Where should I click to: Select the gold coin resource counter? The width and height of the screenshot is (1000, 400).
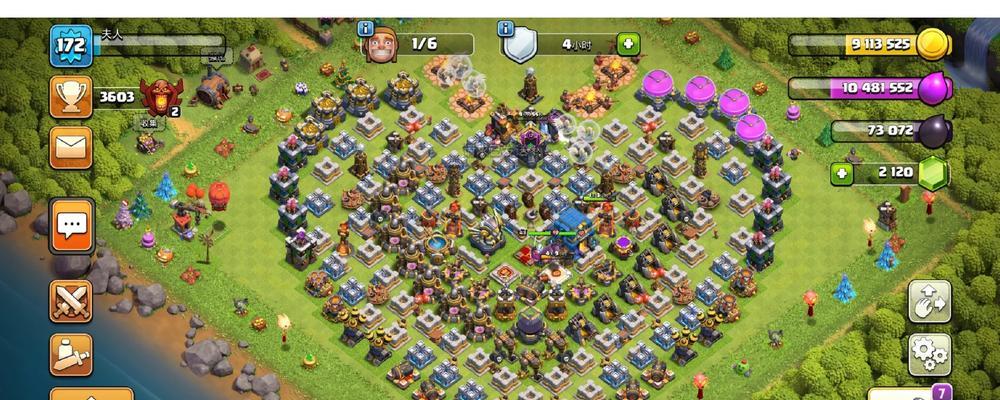pos(868,44)
